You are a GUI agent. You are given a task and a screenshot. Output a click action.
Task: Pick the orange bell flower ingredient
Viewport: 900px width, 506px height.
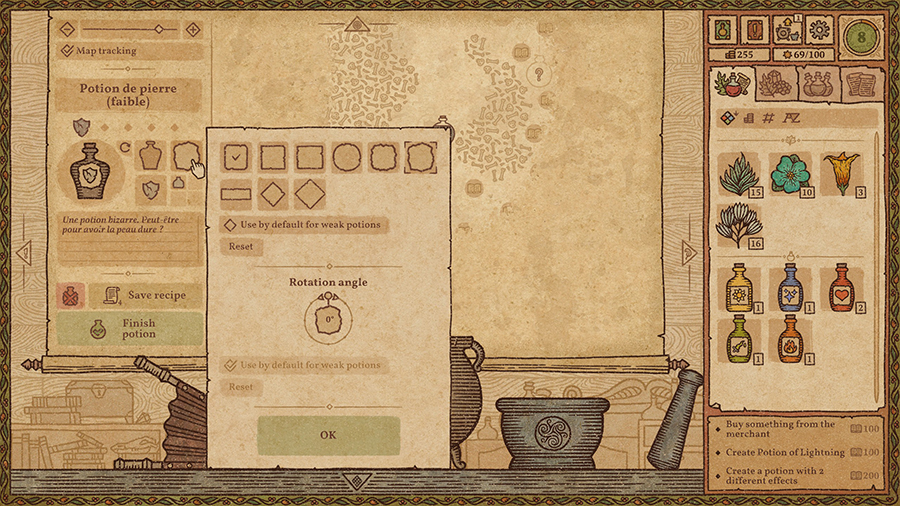[x=841, y=172]
